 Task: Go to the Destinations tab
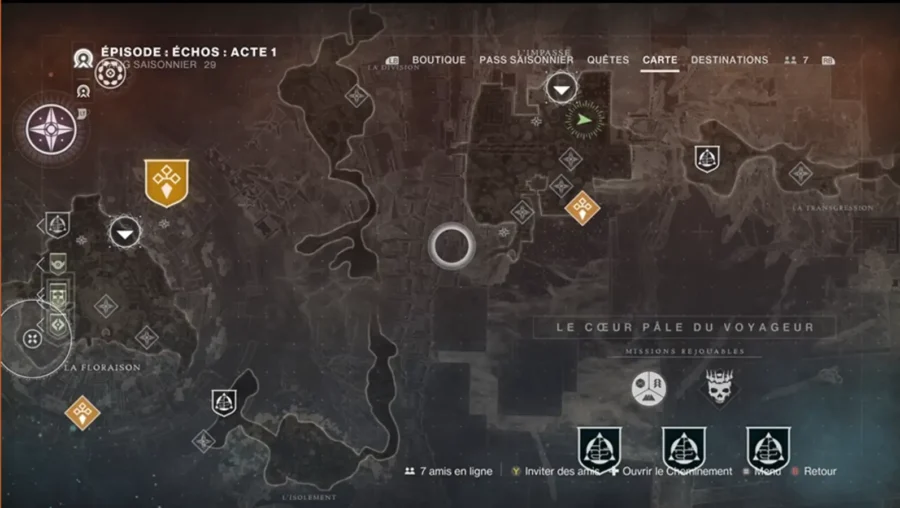[729, 60]
